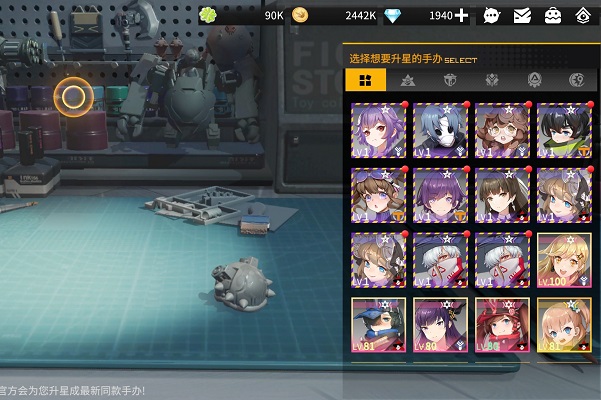Switch to the globe emblem filter tab

(576, 80)
